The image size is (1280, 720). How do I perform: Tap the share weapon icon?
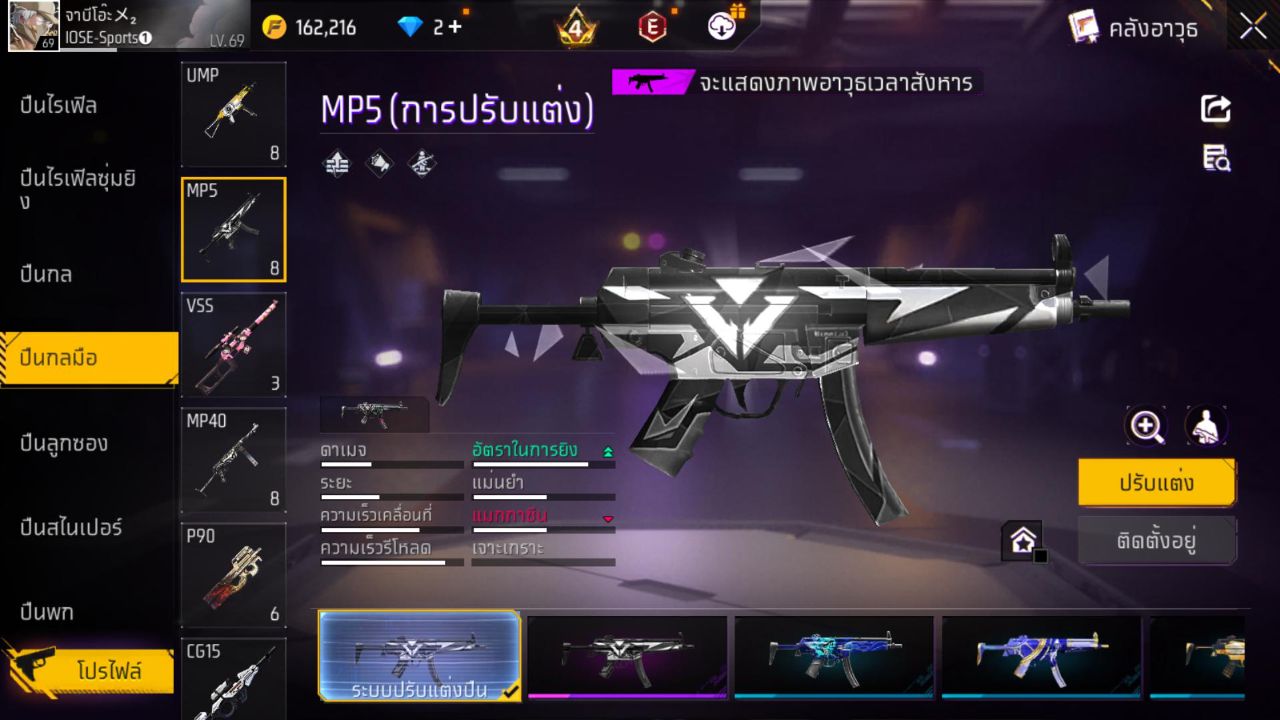(1215, 110)
